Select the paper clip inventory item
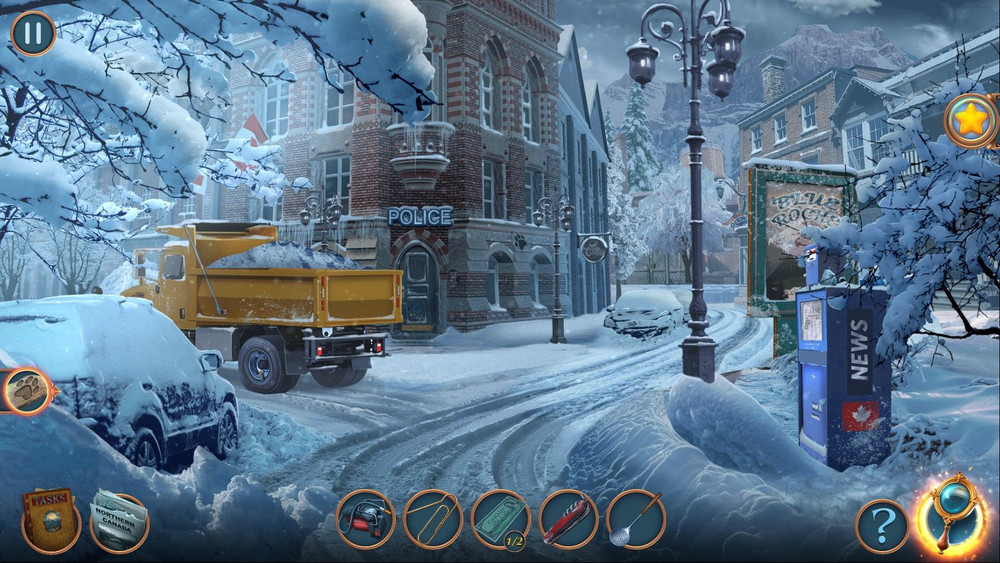The image size is (1000, 563). coord(433,520)
